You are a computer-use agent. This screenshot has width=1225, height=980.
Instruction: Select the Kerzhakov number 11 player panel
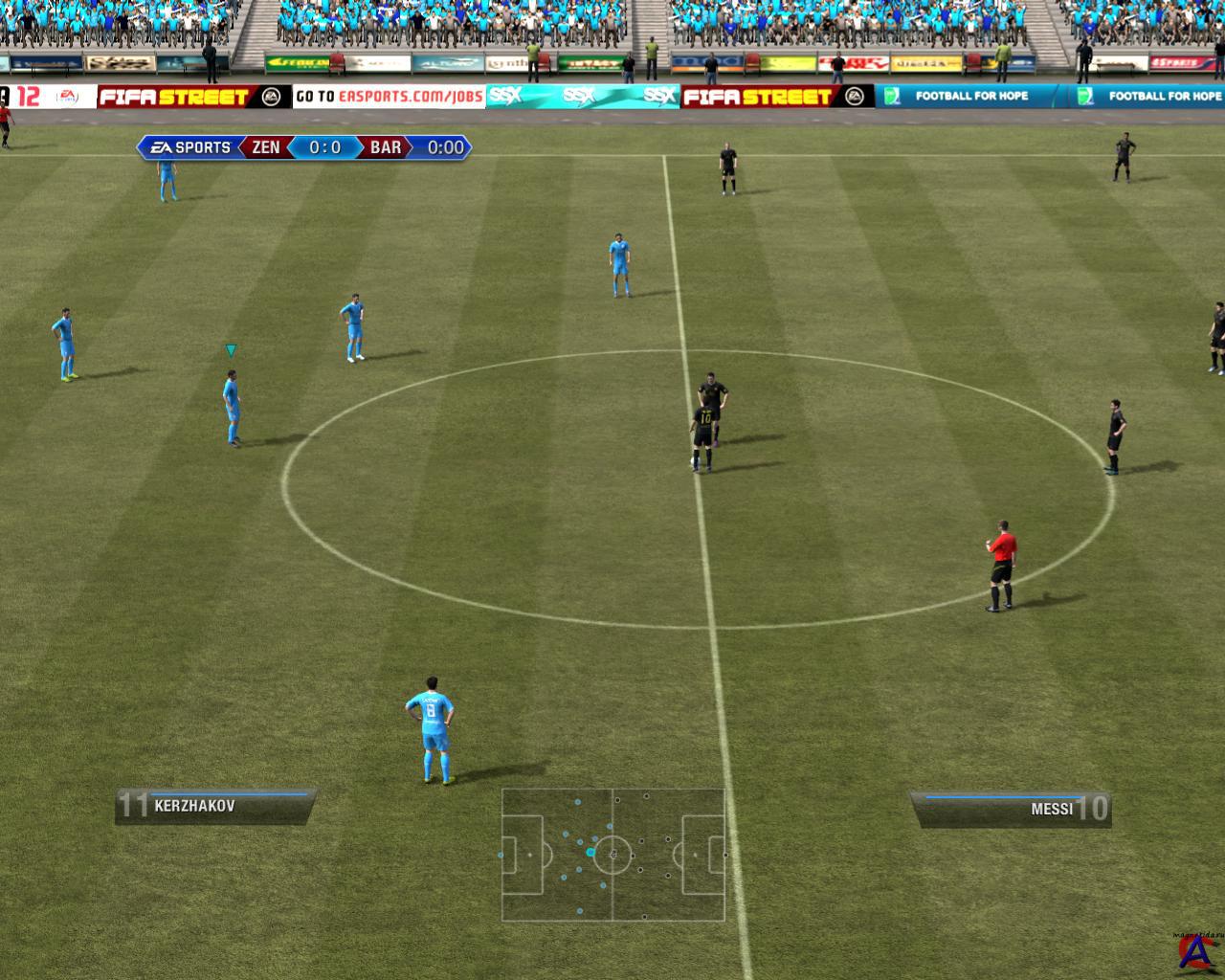click(x=215, y=806)
